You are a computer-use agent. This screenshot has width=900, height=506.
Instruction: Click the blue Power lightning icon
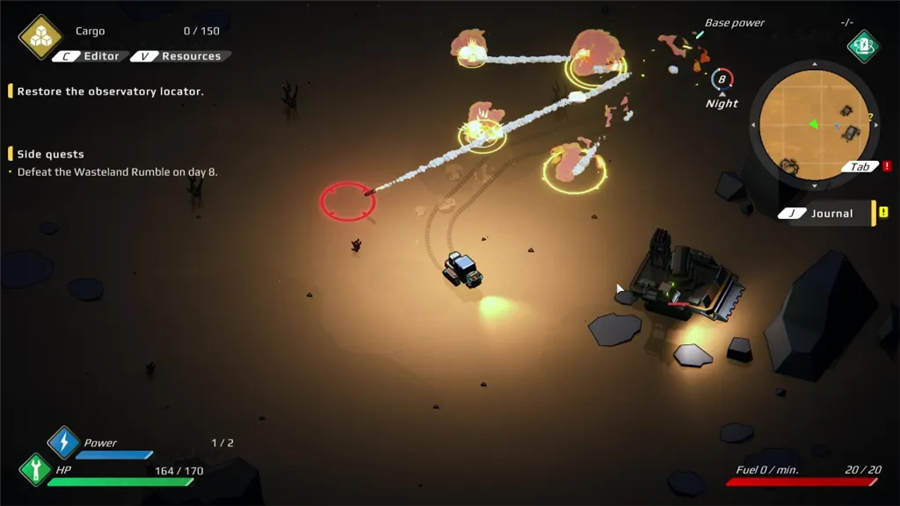tap(63, 442)
